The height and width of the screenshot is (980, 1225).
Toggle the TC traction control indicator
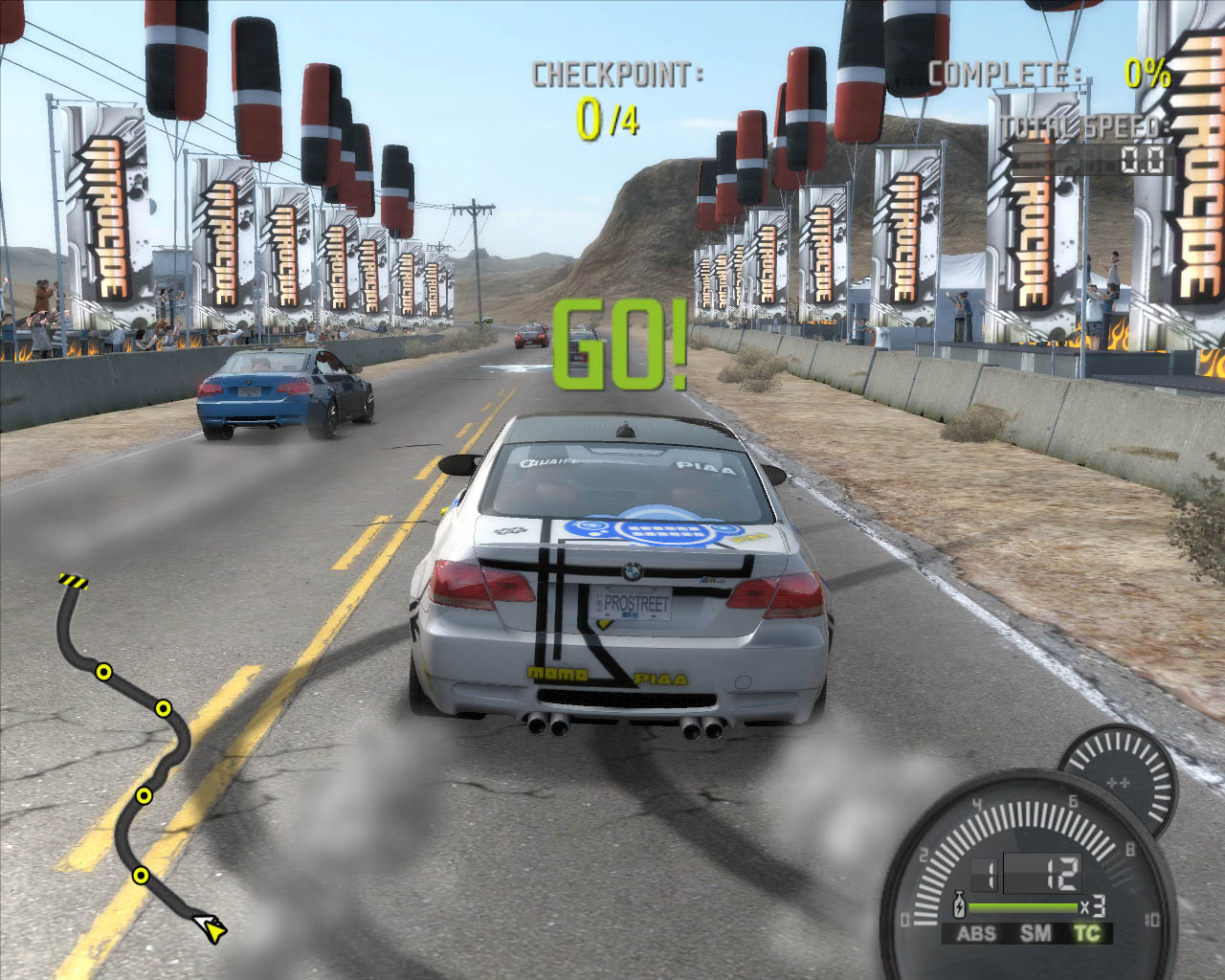point(1087,933)
